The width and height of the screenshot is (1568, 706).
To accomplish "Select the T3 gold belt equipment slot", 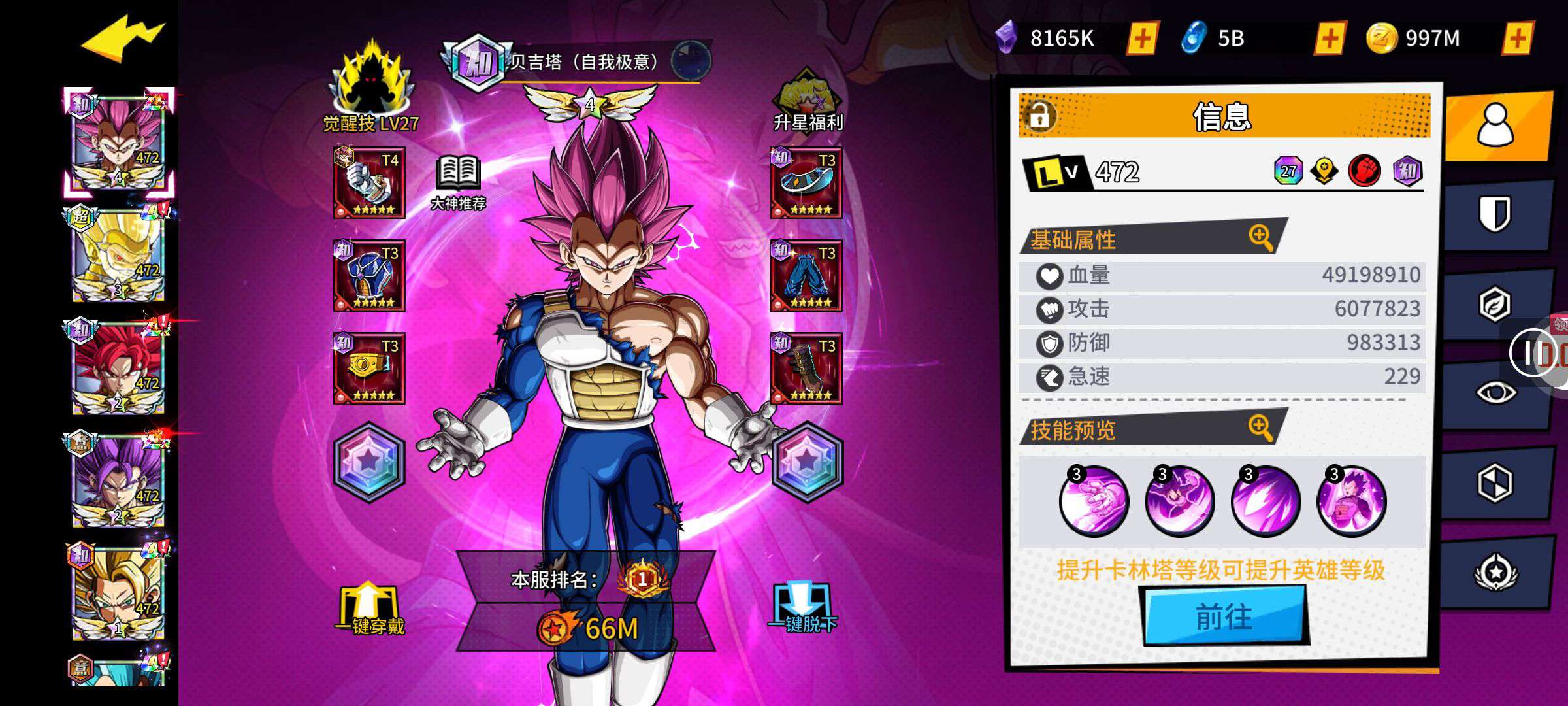I will (369, 369).
